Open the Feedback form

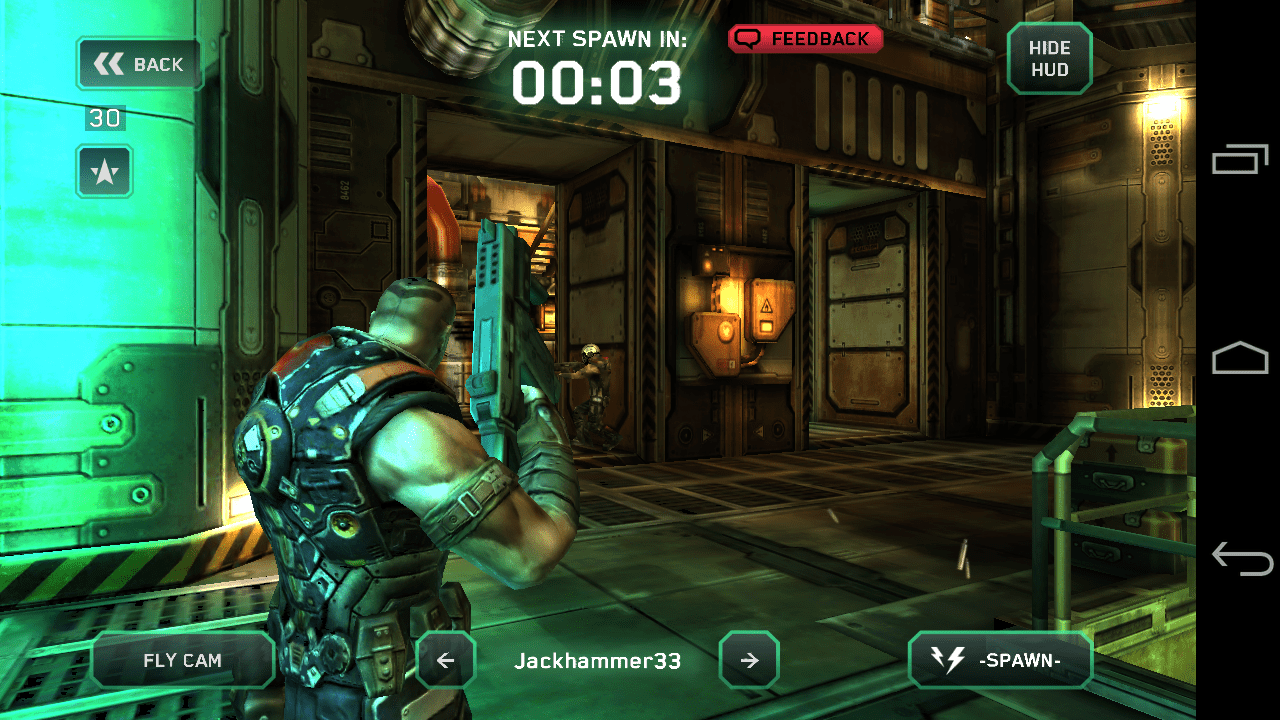(x=806, y=39)
